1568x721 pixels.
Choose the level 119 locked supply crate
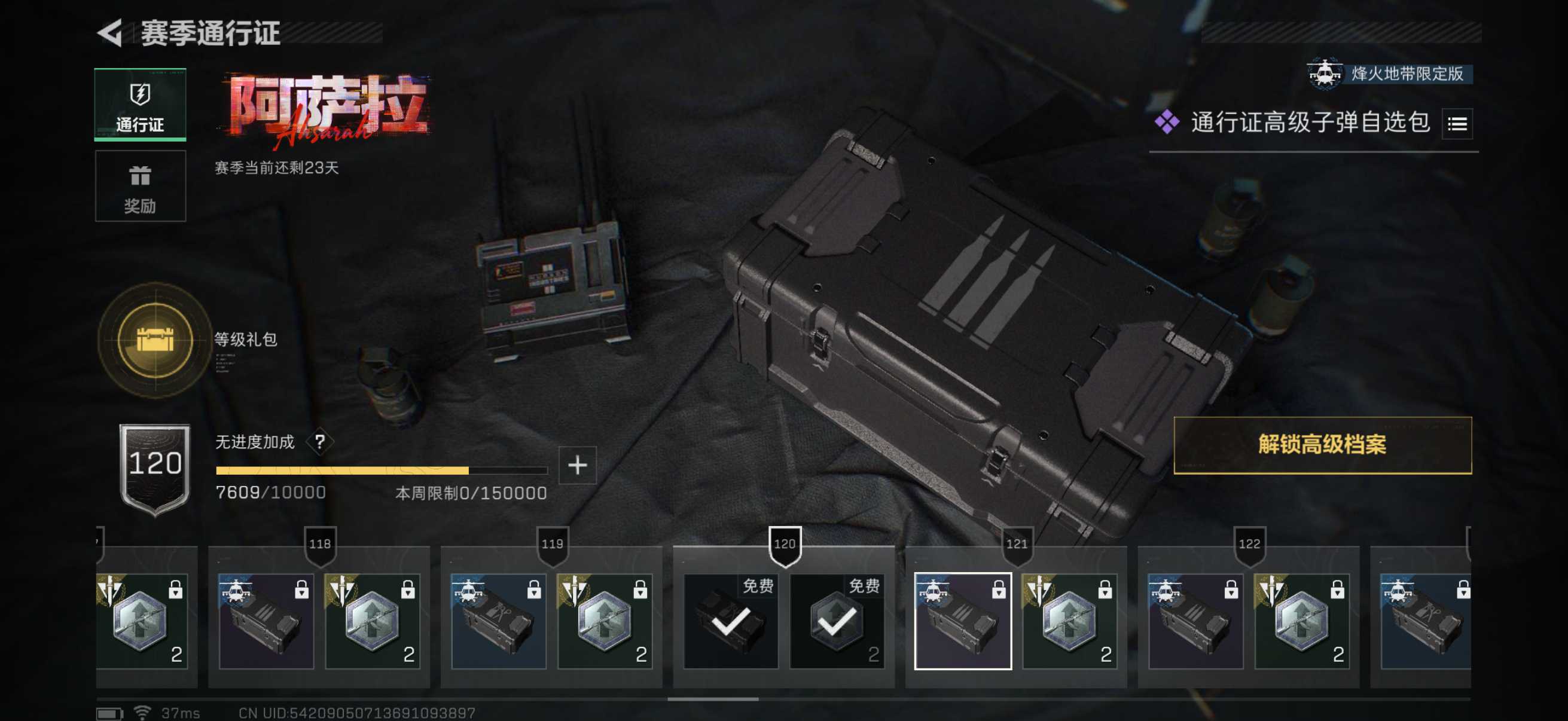pyautogui.click(x=499, y=621)
